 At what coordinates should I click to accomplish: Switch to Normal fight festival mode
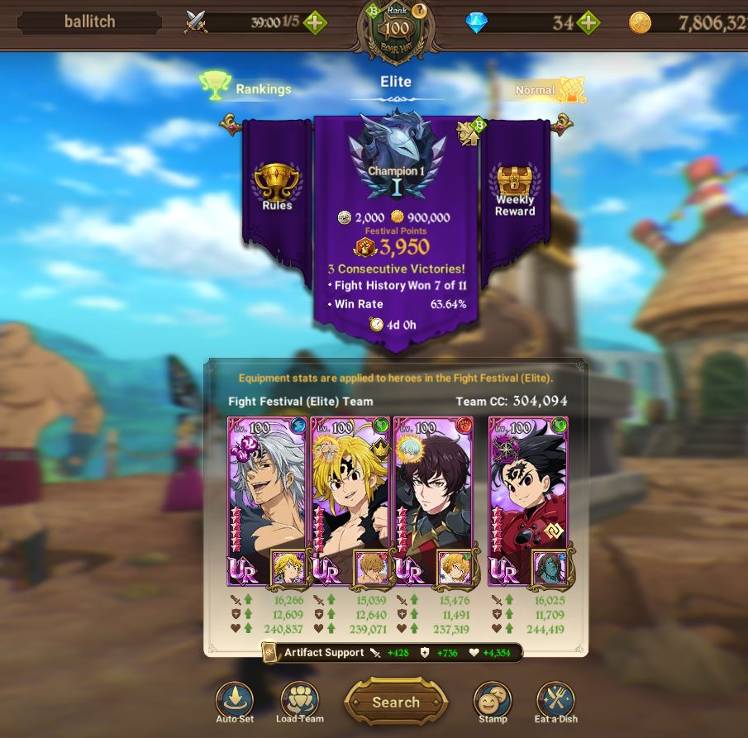(x=548, y=90)
